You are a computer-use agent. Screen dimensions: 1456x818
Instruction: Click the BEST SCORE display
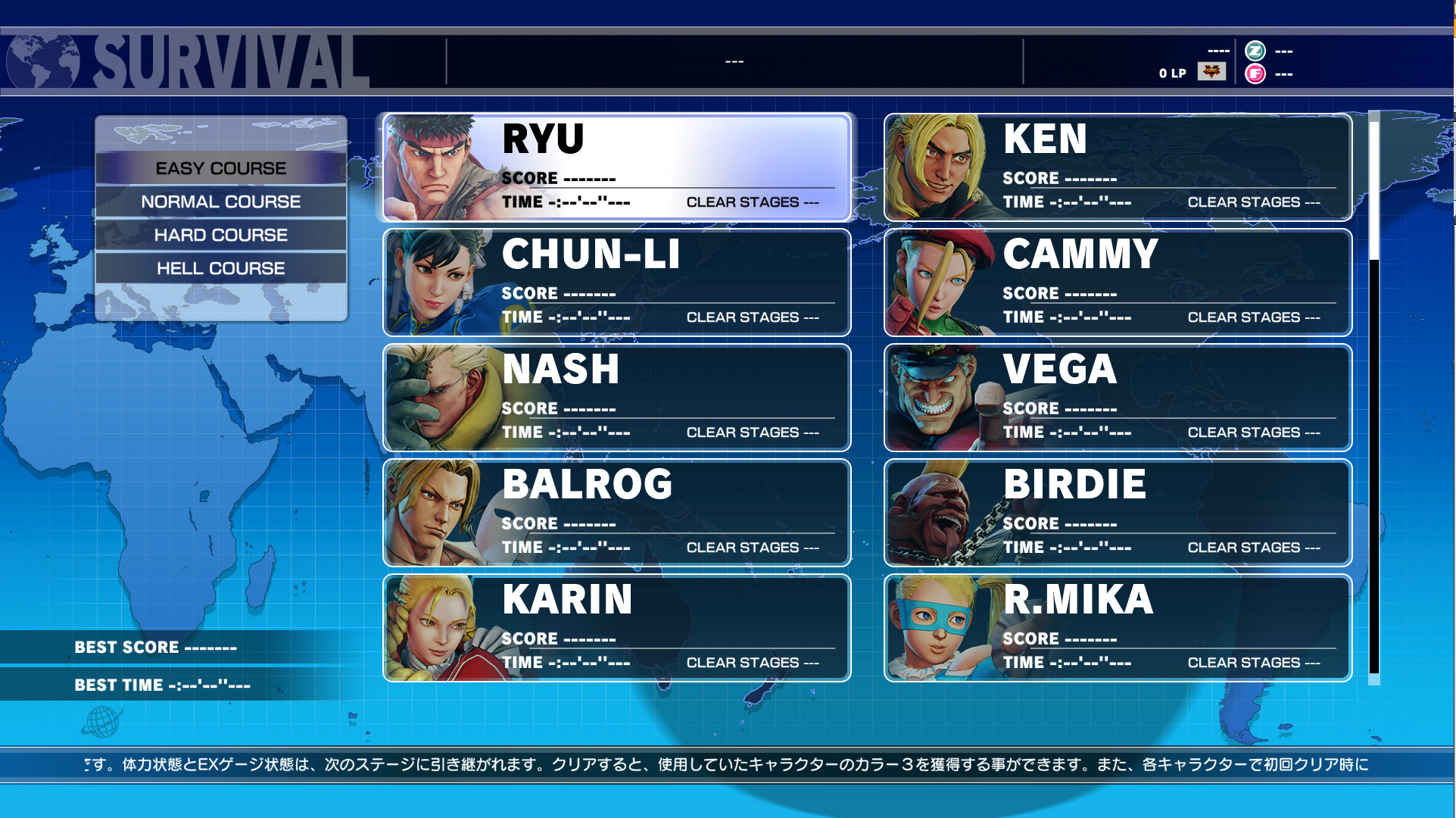pos(155,647)
